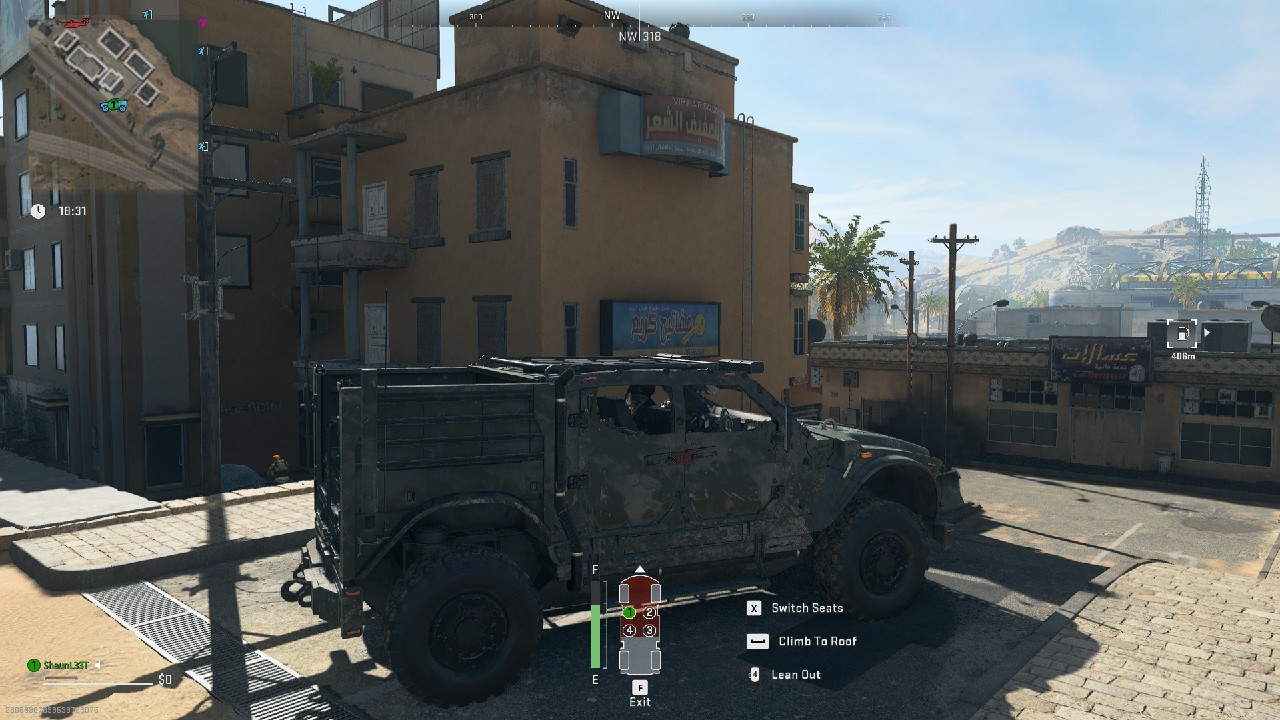Screen dimensions: 1280x720
Task: Select rear seat 3 in the vehicle diagram
Action: (x=650, y=630)
